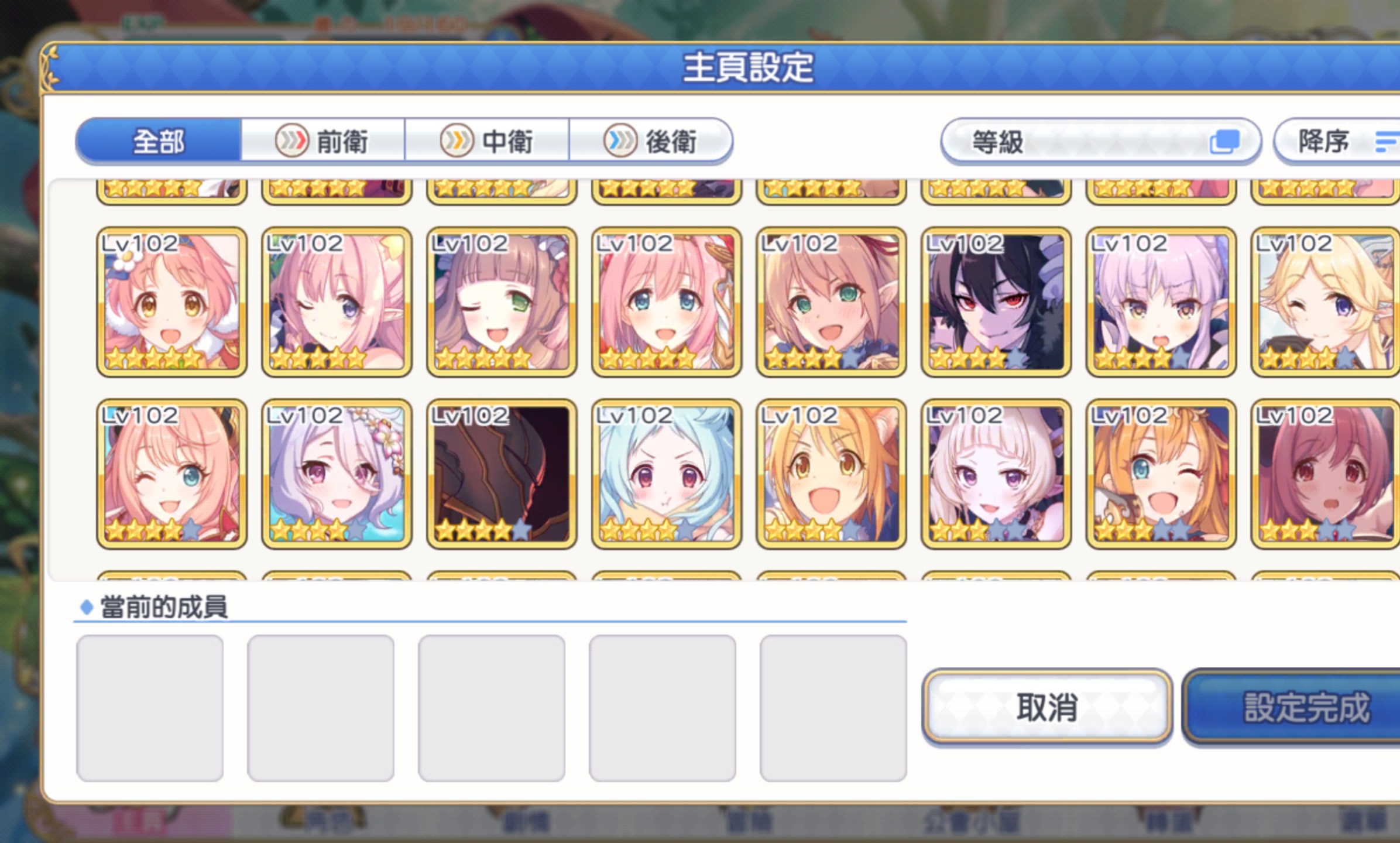Select the dark armored helmet character portrait
This screenshot has height=843, width=1400.
point(502,474)
